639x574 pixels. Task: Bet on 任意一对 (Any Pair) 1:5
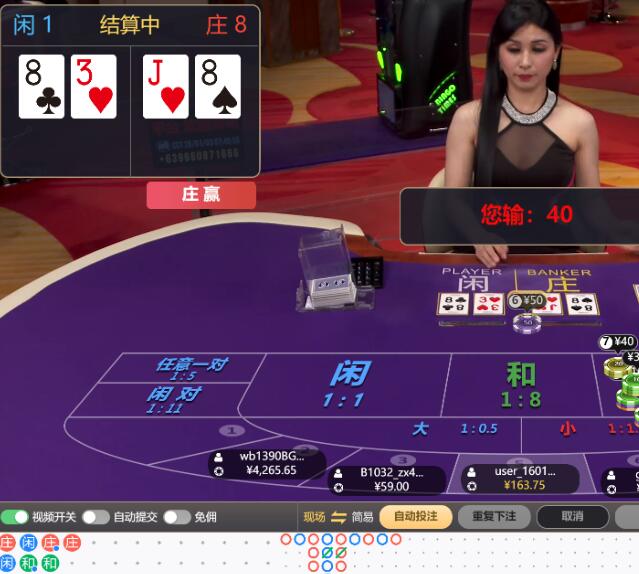tap(190, 368)
